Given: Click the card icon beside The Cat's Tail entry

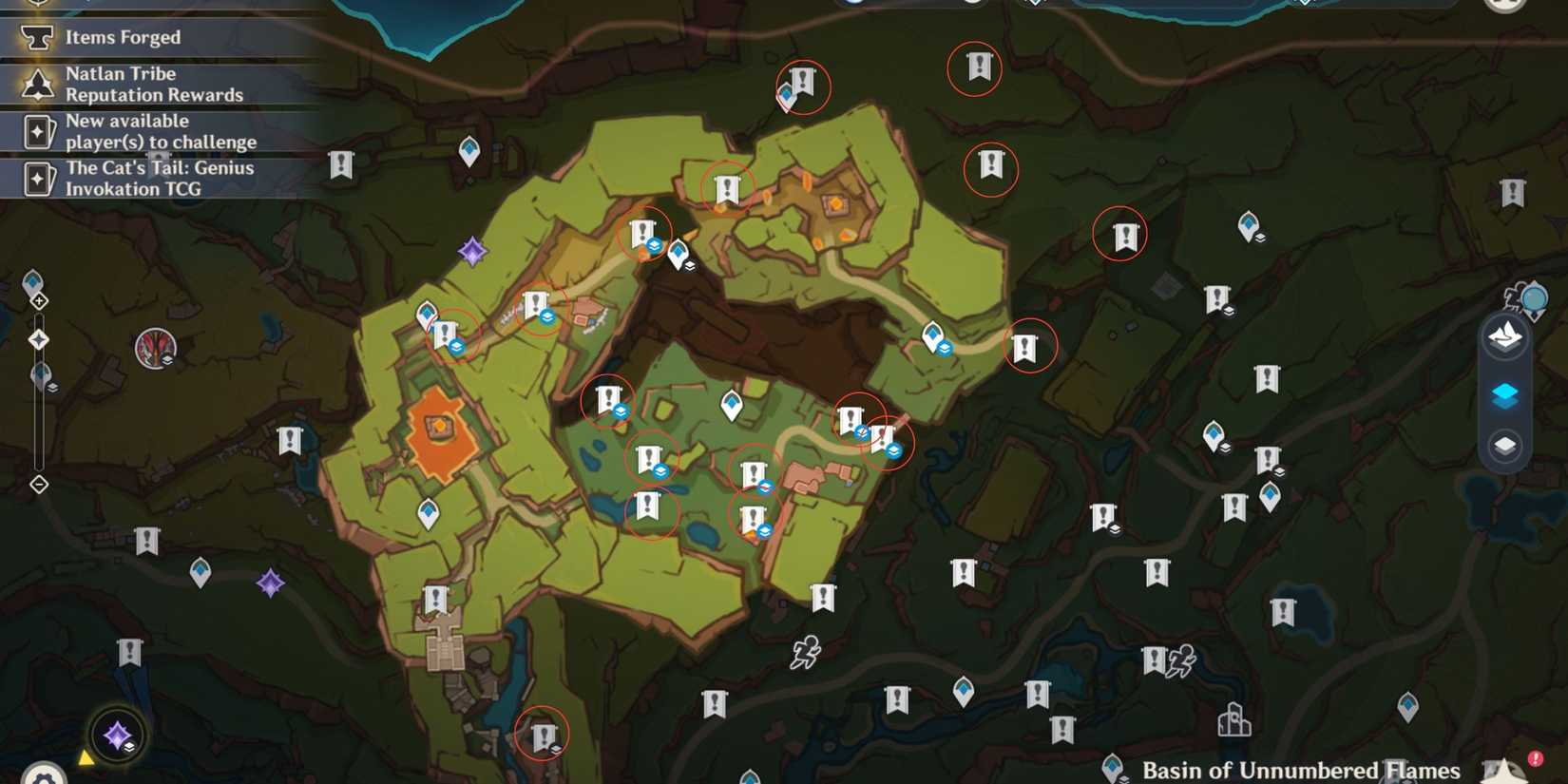Looking at the screenshot, I should pyautogui.click(x=38, y=179).
